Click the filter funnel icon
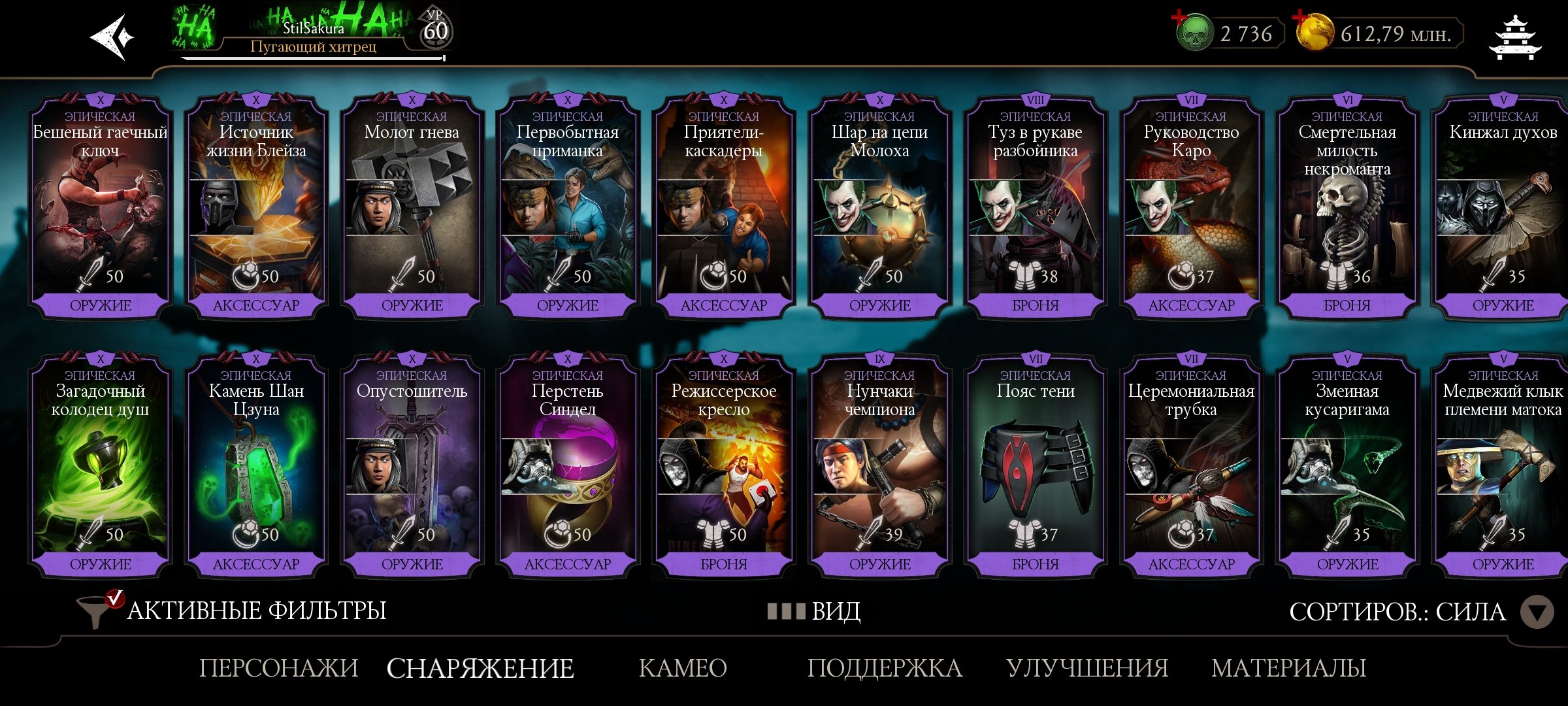 click(x=93, y=611)
